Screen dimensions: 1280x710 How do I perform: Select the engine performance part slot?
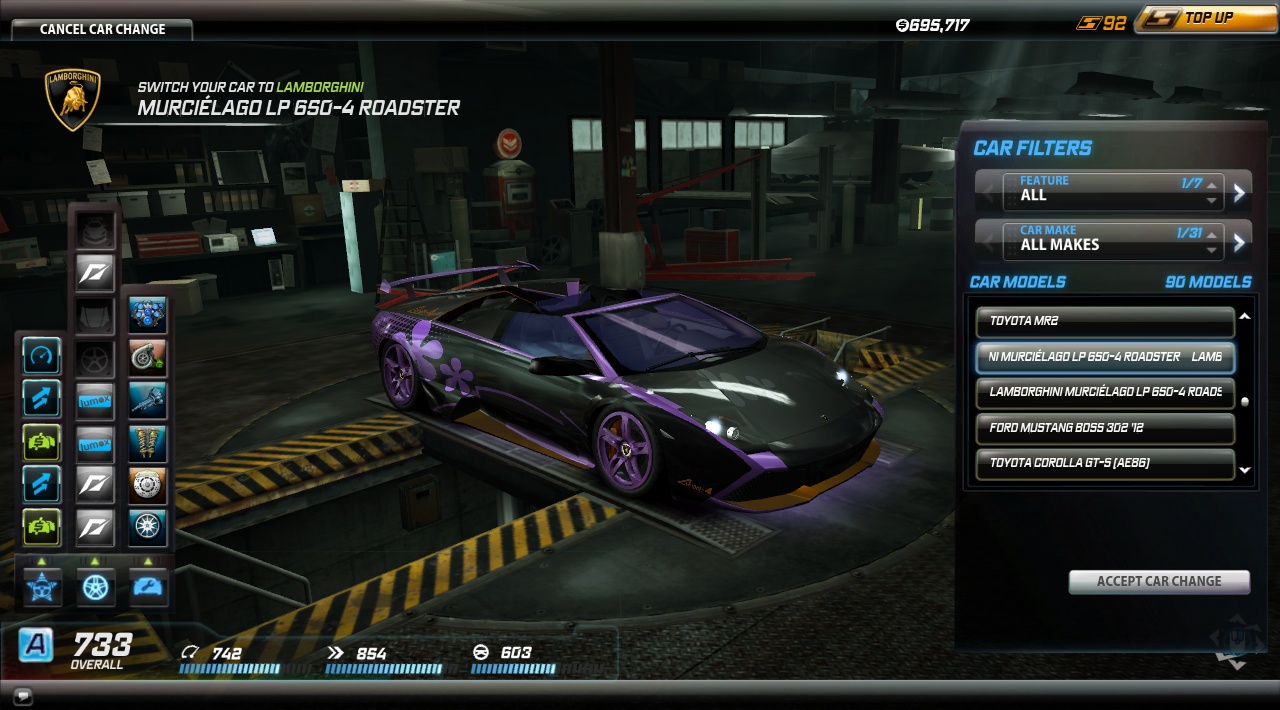[148, 315]
